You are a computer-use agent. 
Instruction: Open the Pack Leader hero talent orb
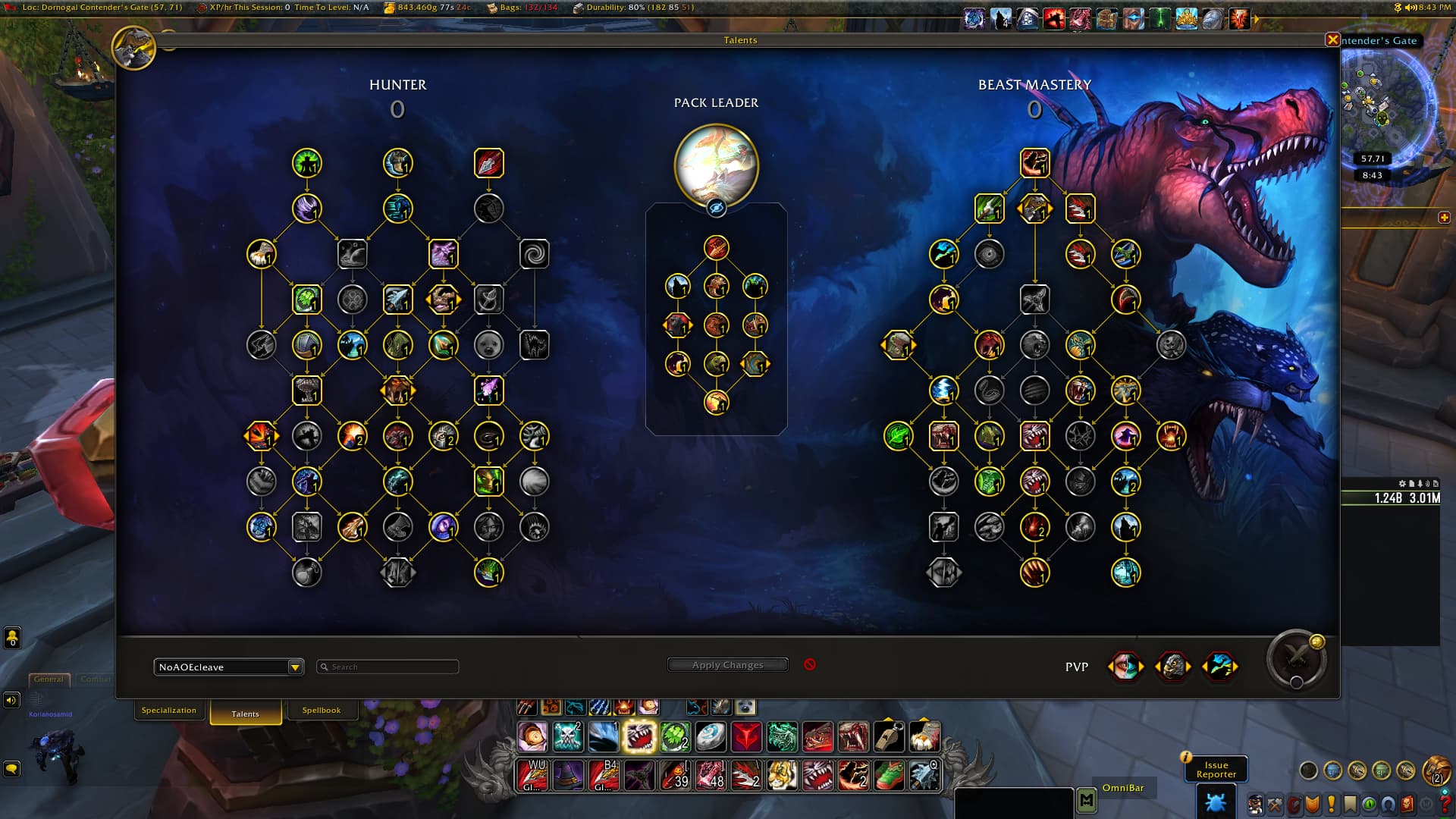[x=716, y=165]
